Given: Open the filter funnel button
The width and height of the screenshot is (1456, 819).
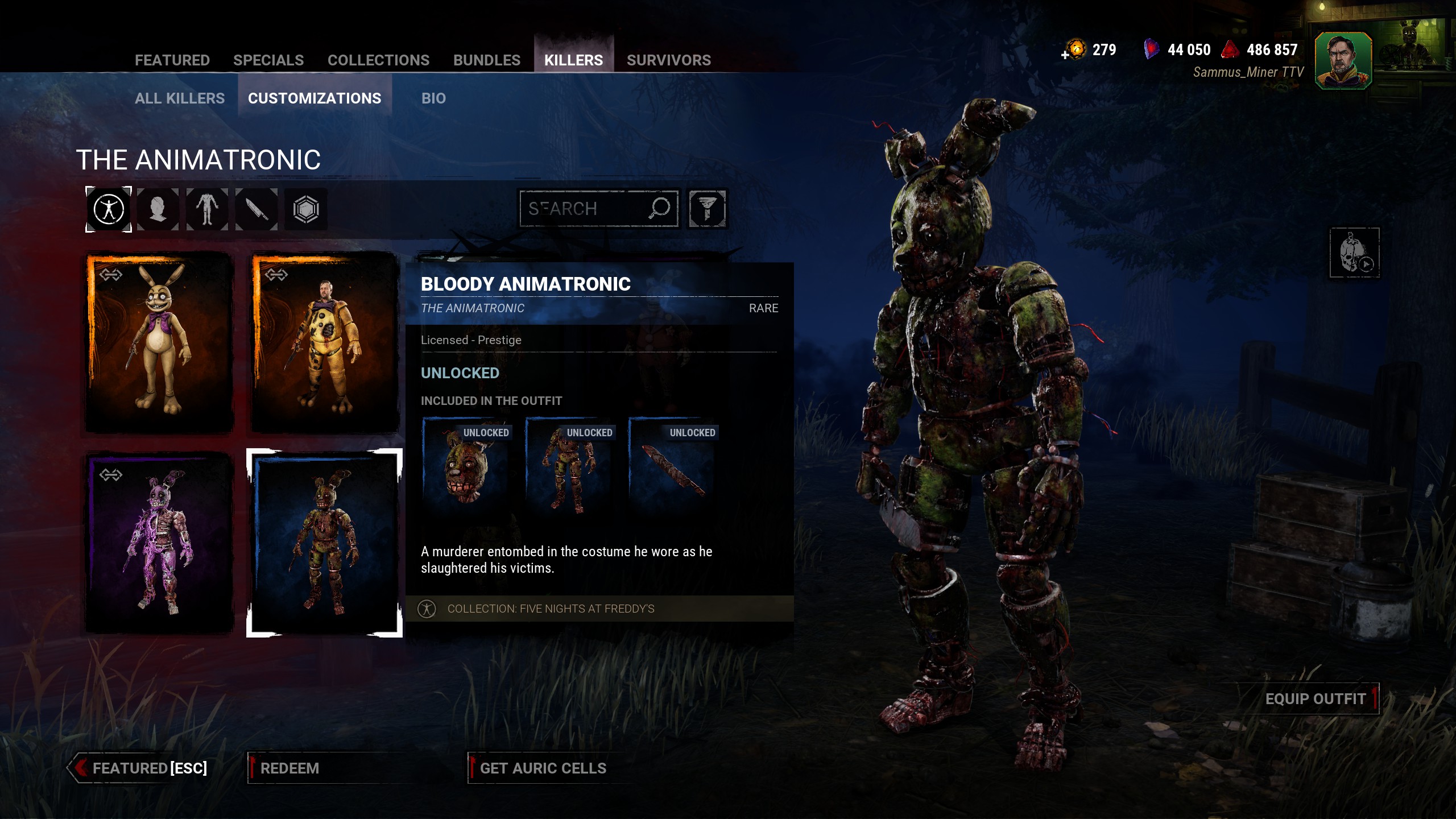Looking at the screenshot, I should (x=707, y=209).
